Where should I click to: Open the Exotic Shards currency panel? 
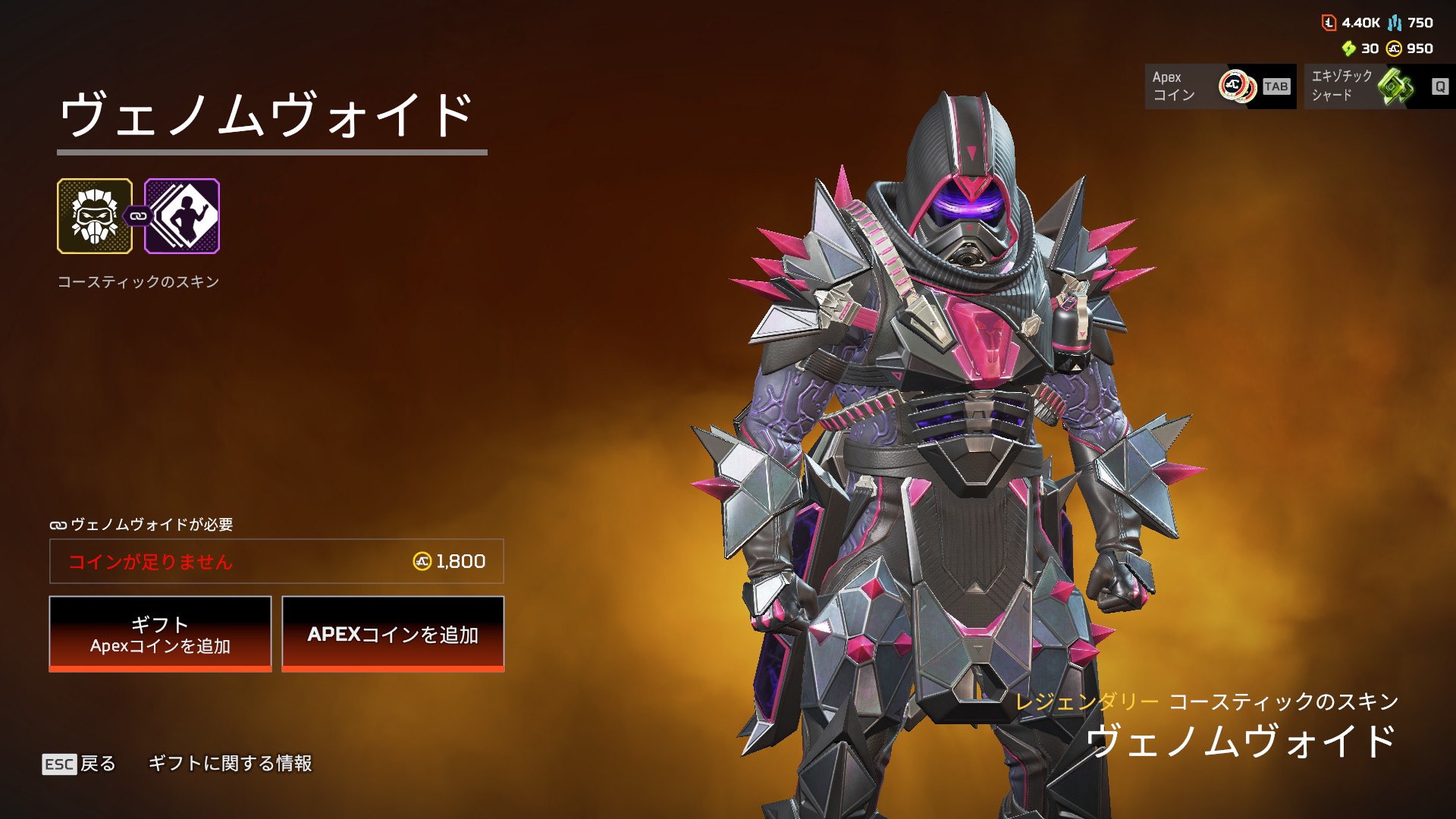coord(1379,86)
